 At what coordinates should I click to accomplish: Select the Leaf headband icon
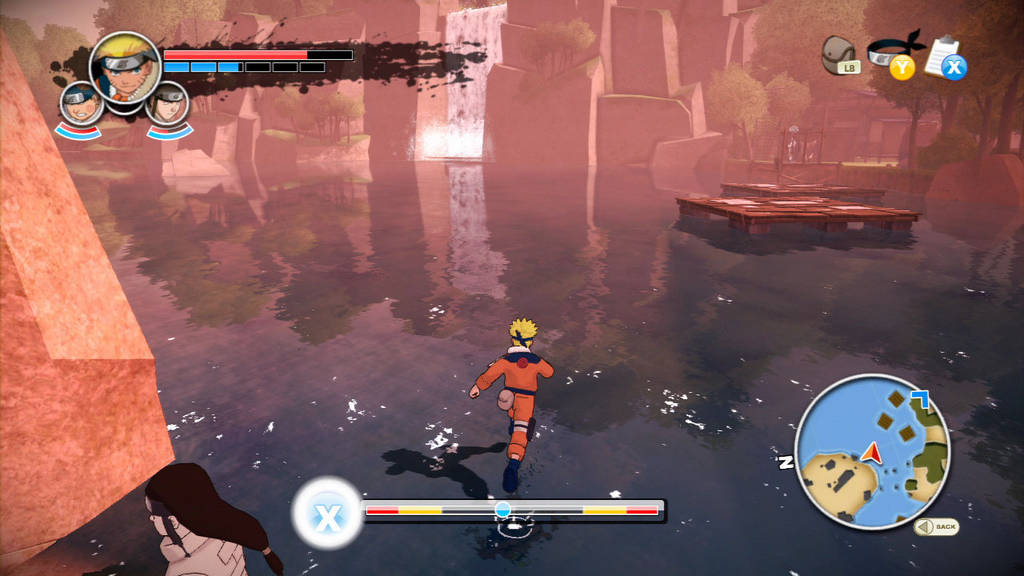(x=890, y=52)
